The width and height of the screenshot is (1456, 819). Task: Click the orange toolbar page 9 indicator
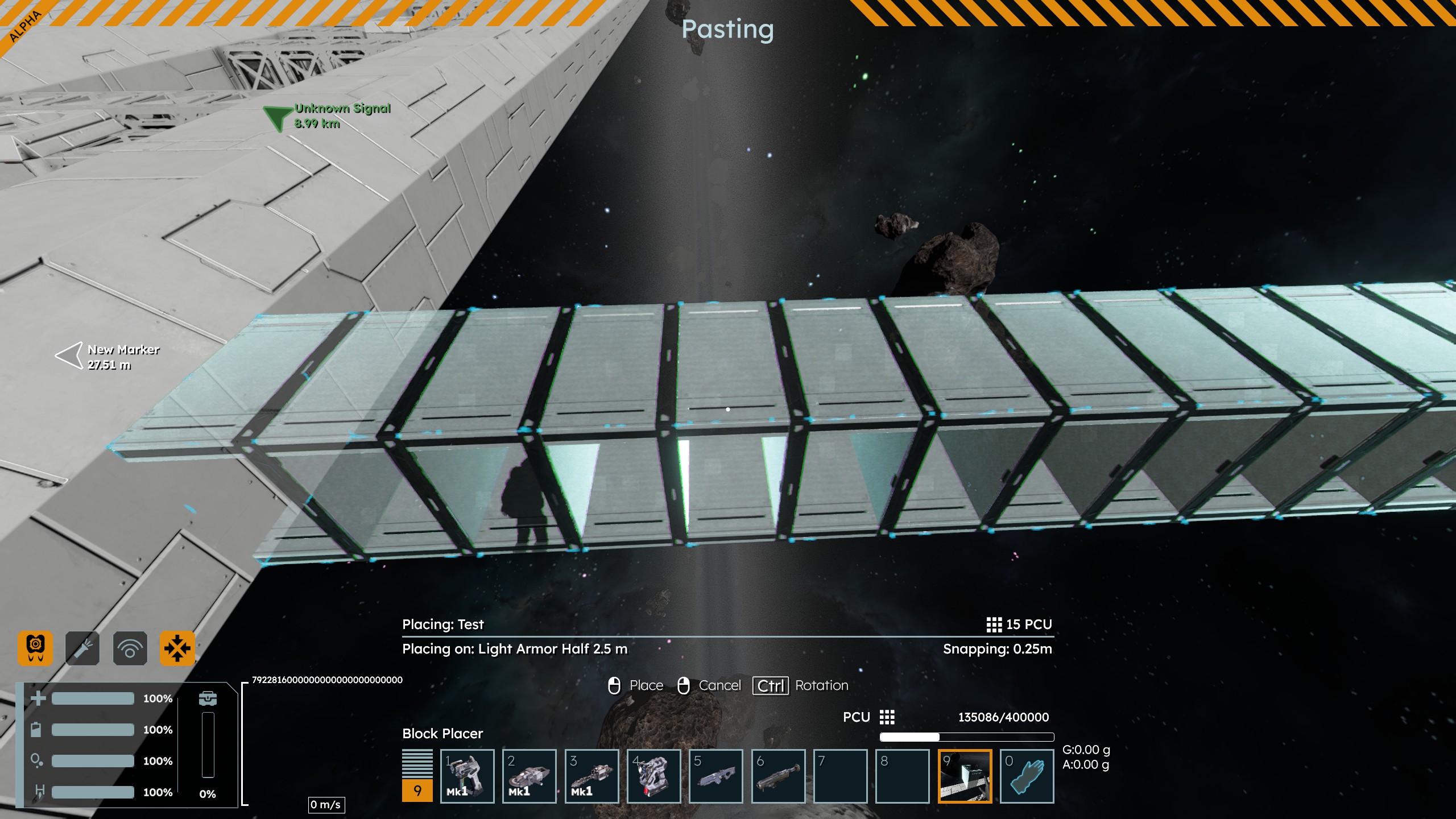point(417,791)
